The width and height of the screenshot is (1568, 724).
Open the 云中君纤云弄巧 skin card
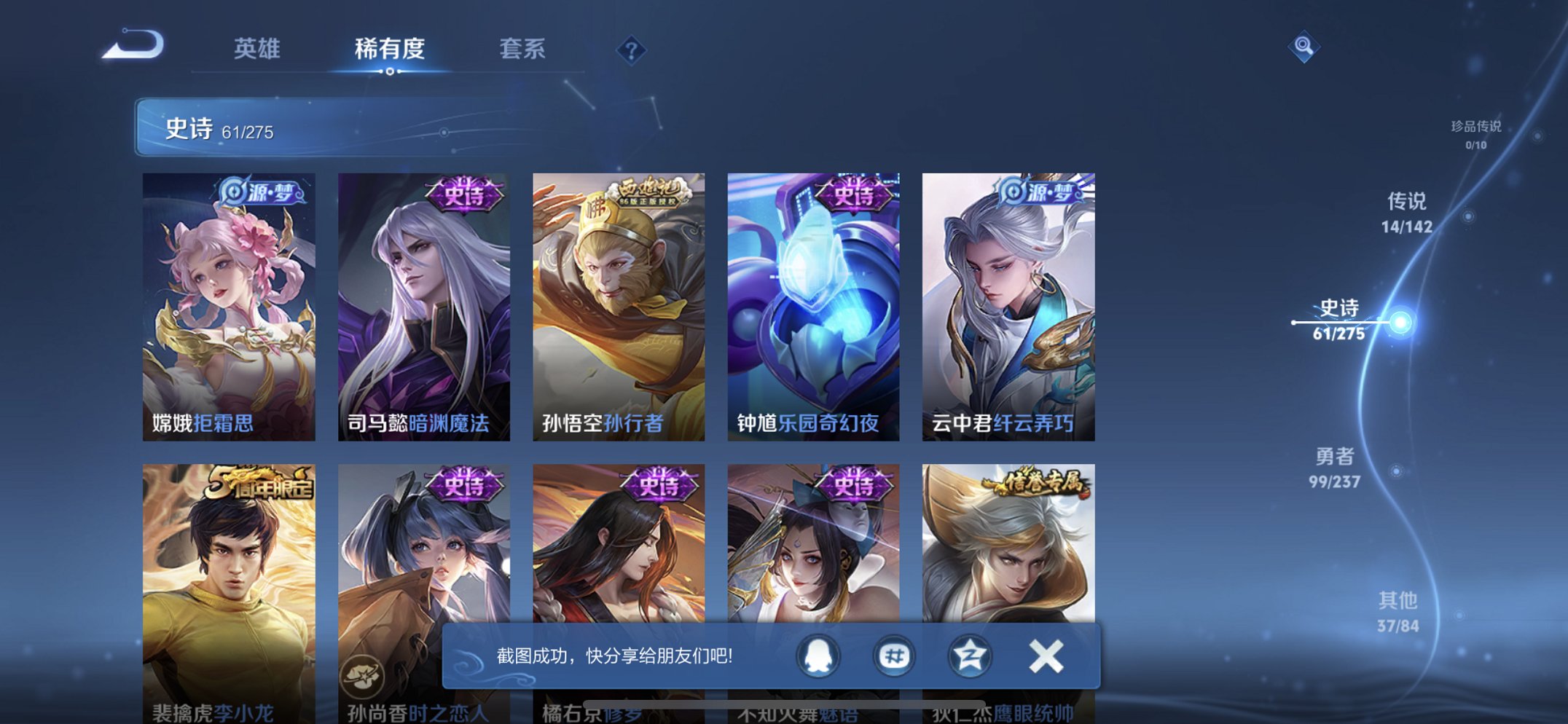(x=1007, y=306)
